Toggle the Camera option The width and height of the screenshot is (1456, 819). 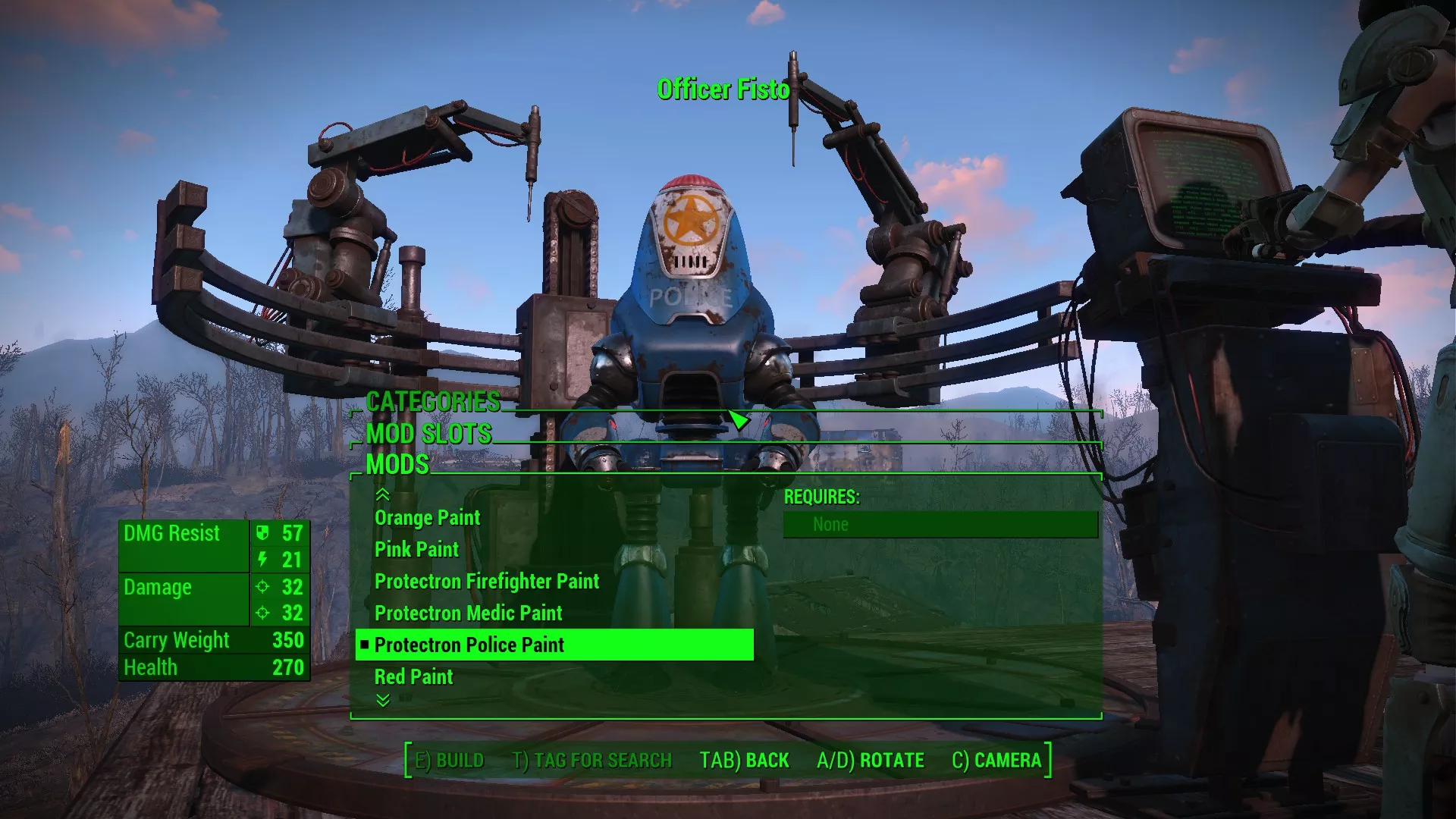[996, 761]
